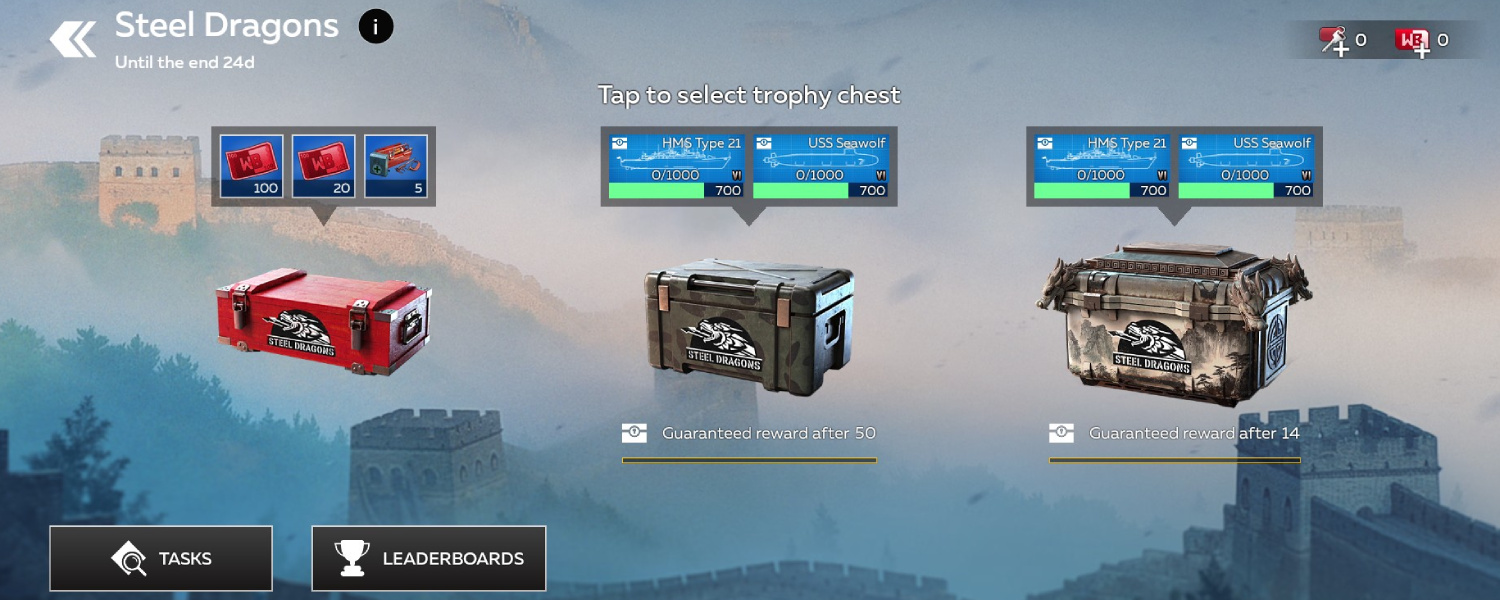Select the red Steel Dragons chest

coord(324,321)
